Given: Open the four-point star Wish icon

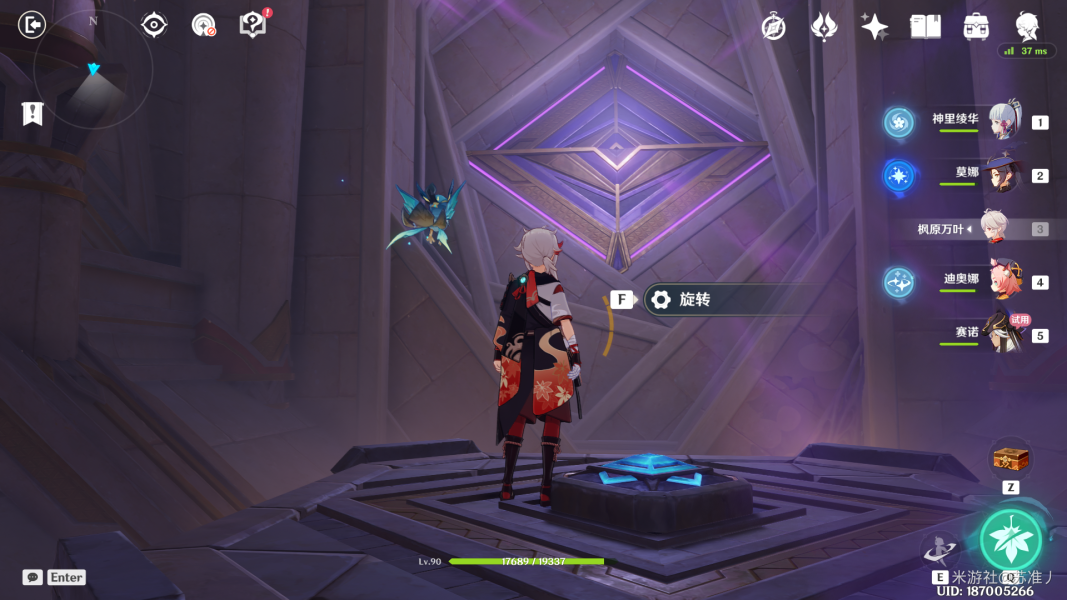Looking at the screenshot, I should coord(875,27).
